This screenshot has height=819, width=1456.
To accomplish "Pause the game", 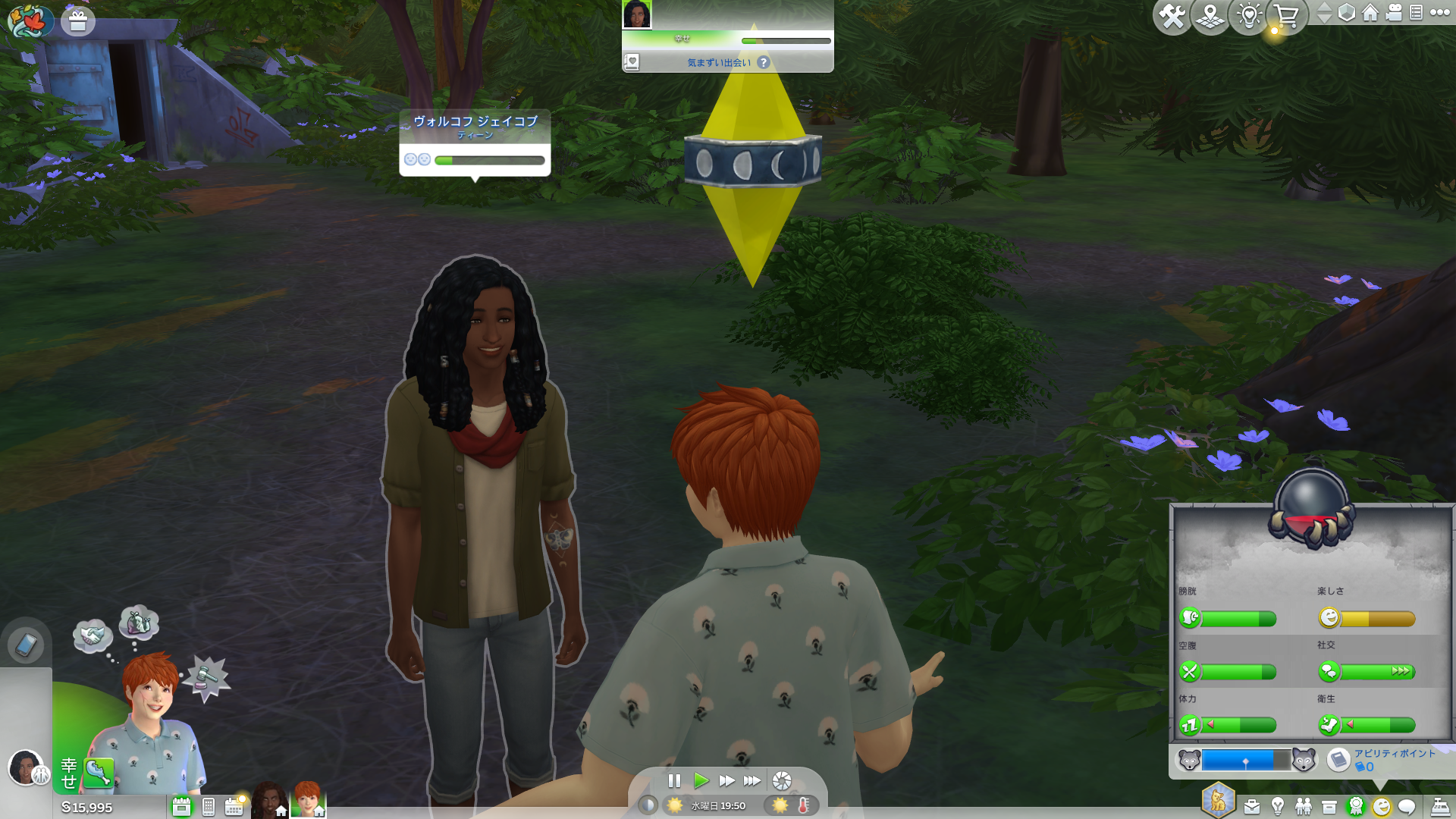I will point(674,780).
